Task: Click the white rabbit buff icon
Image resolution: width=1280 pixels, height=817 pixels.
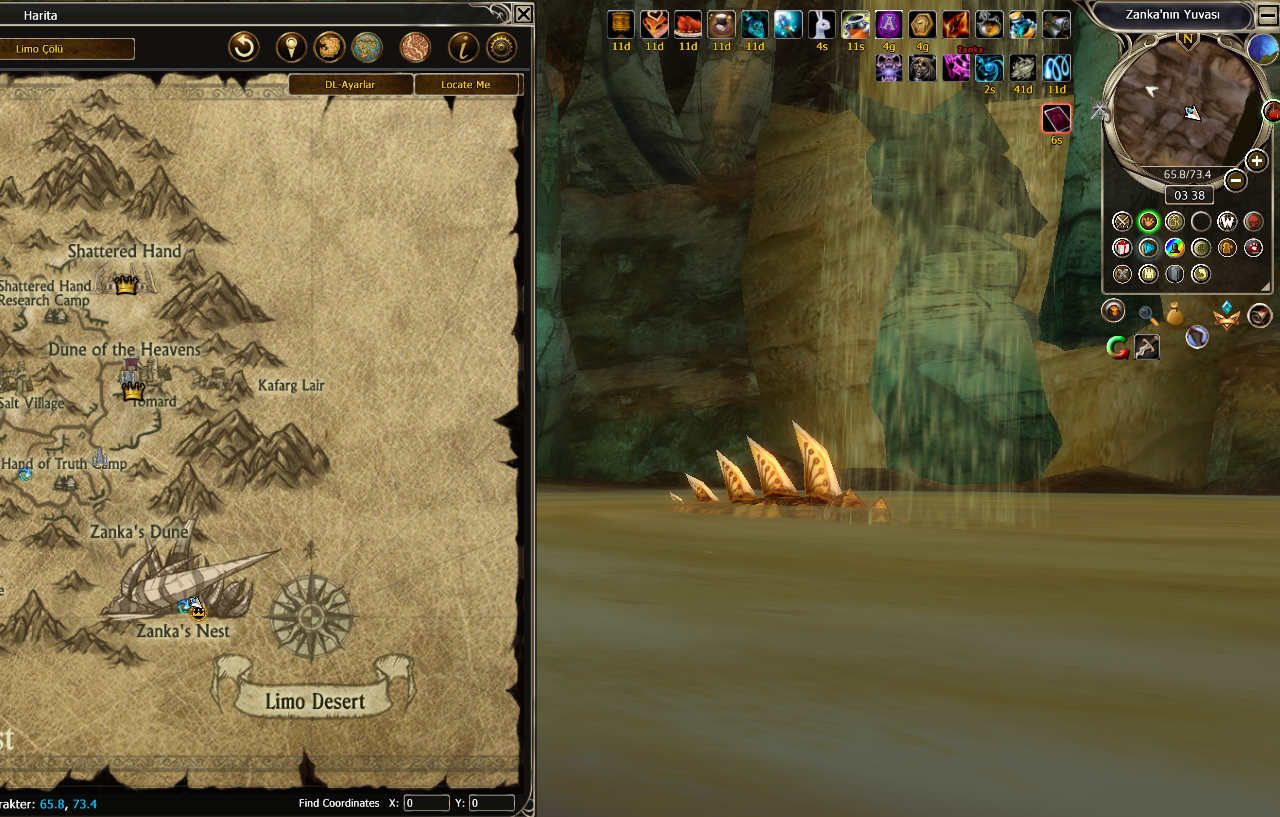Action: coord(821,25)
